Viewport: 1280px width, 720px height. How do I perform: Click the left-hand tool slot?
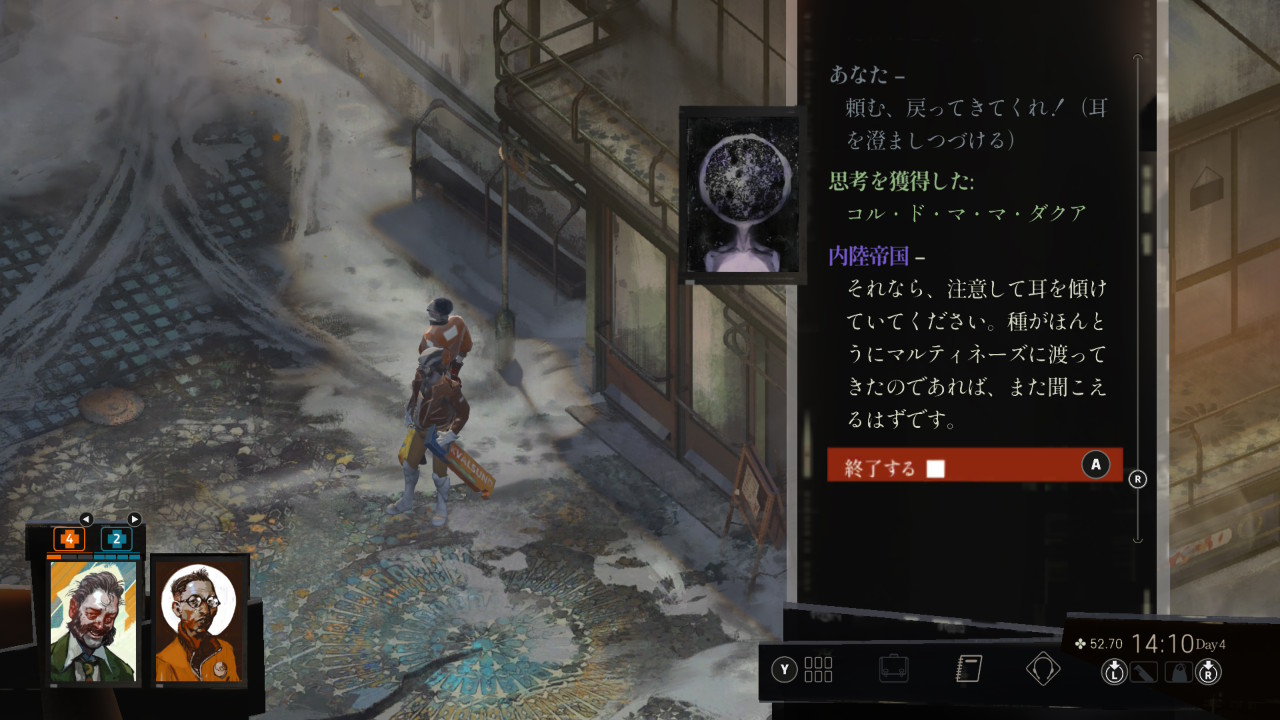(x=1143, y=672)
